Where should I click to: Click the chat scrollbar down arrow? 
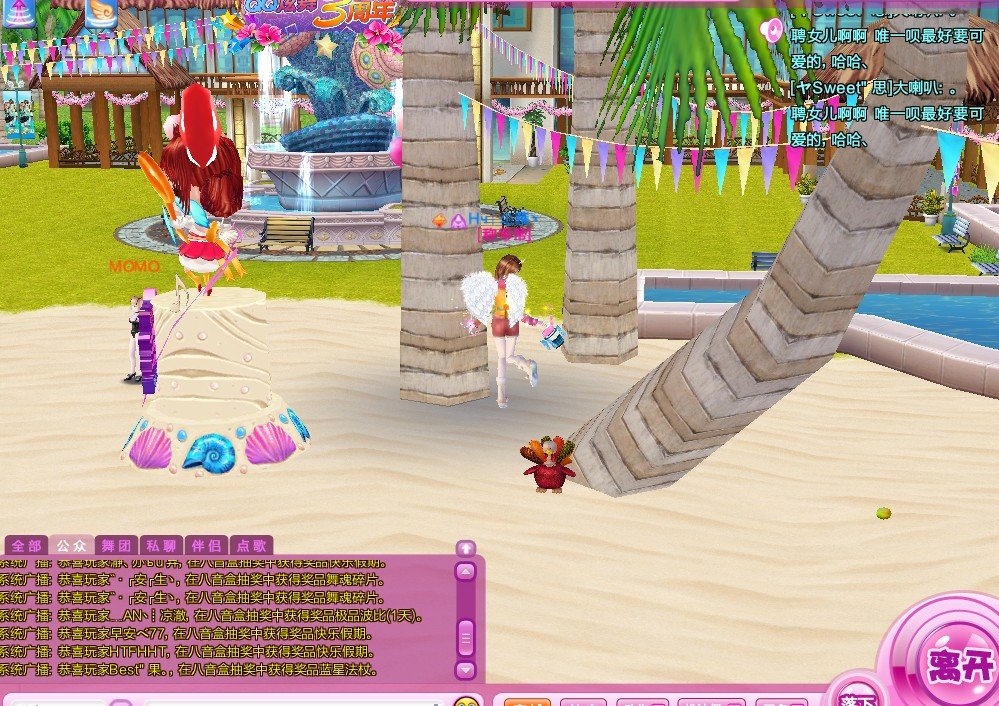(x=465, y=669)
